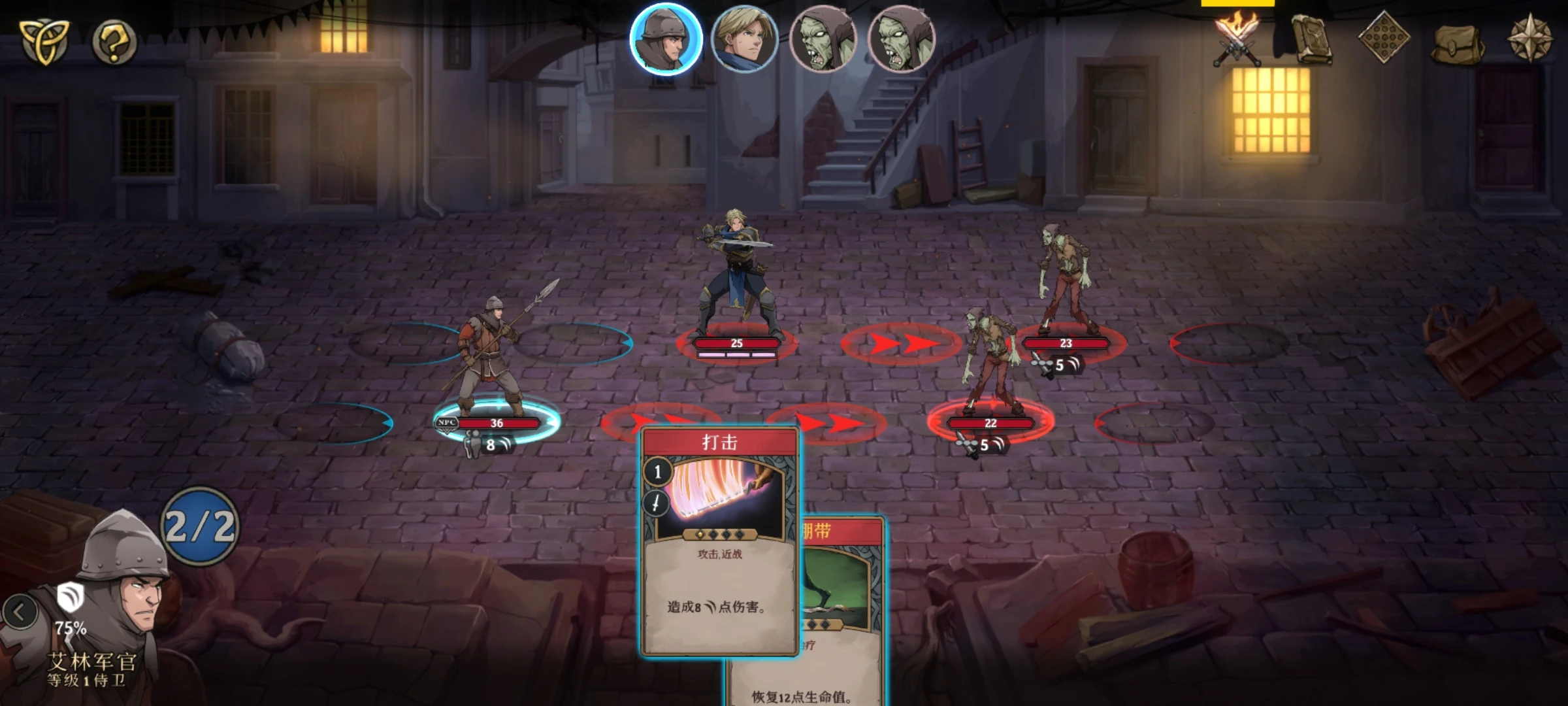Select the blond swordsman turn portrait
The height and width of the screenshot is (706, 1568).
[744, 39]
